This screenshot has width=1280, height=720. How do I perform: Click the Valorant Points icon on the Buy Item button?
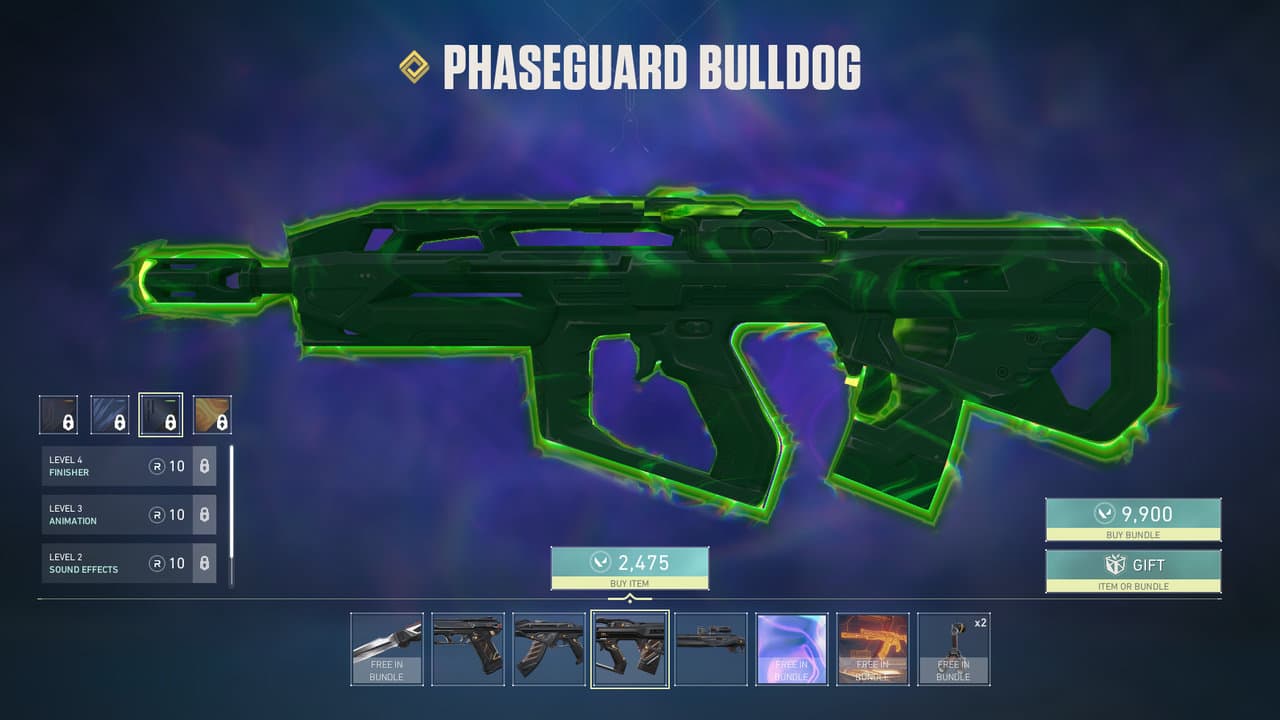click(600, 561)
